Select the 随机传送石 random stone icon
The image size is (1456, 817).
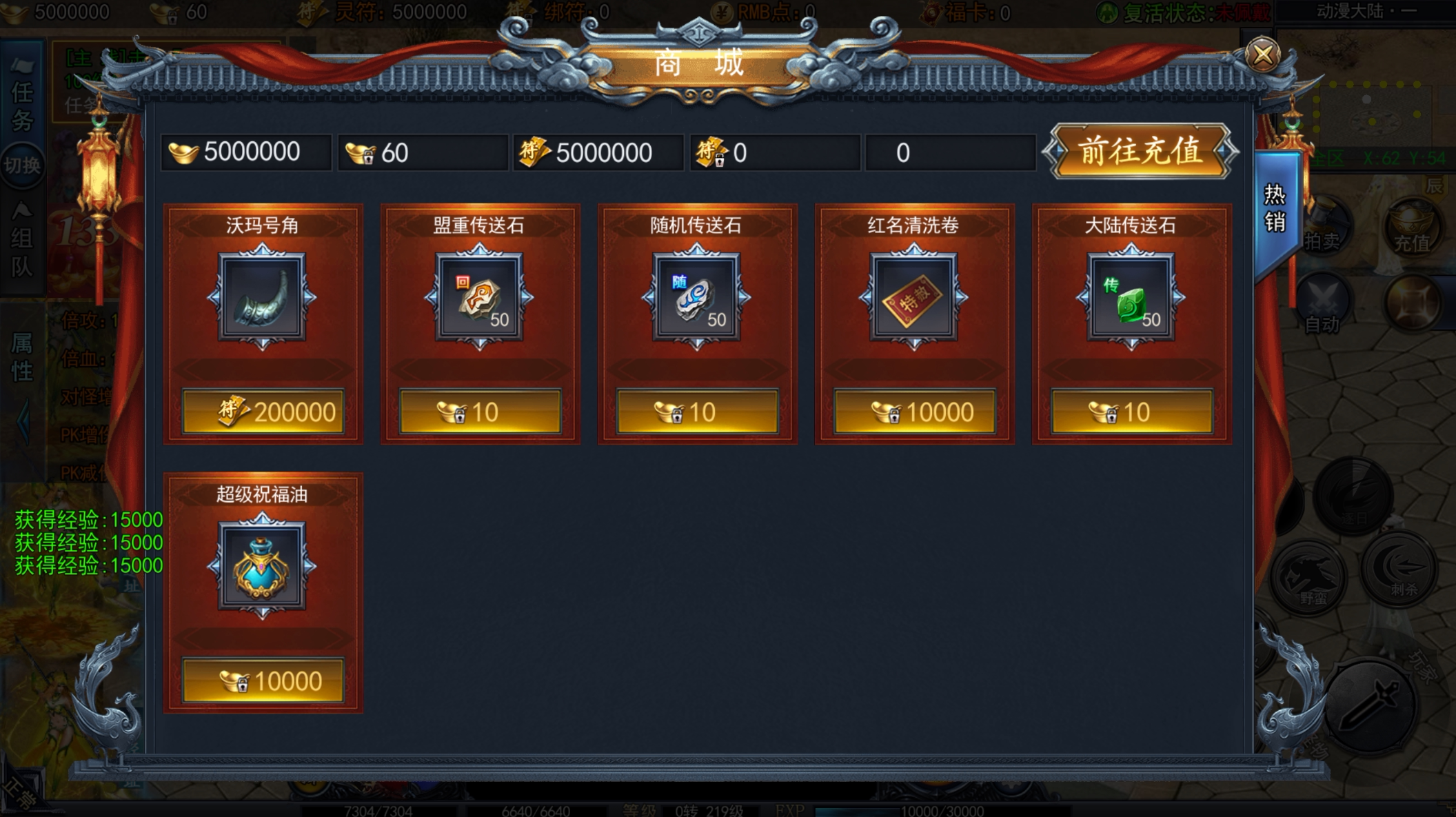[697, 297]
